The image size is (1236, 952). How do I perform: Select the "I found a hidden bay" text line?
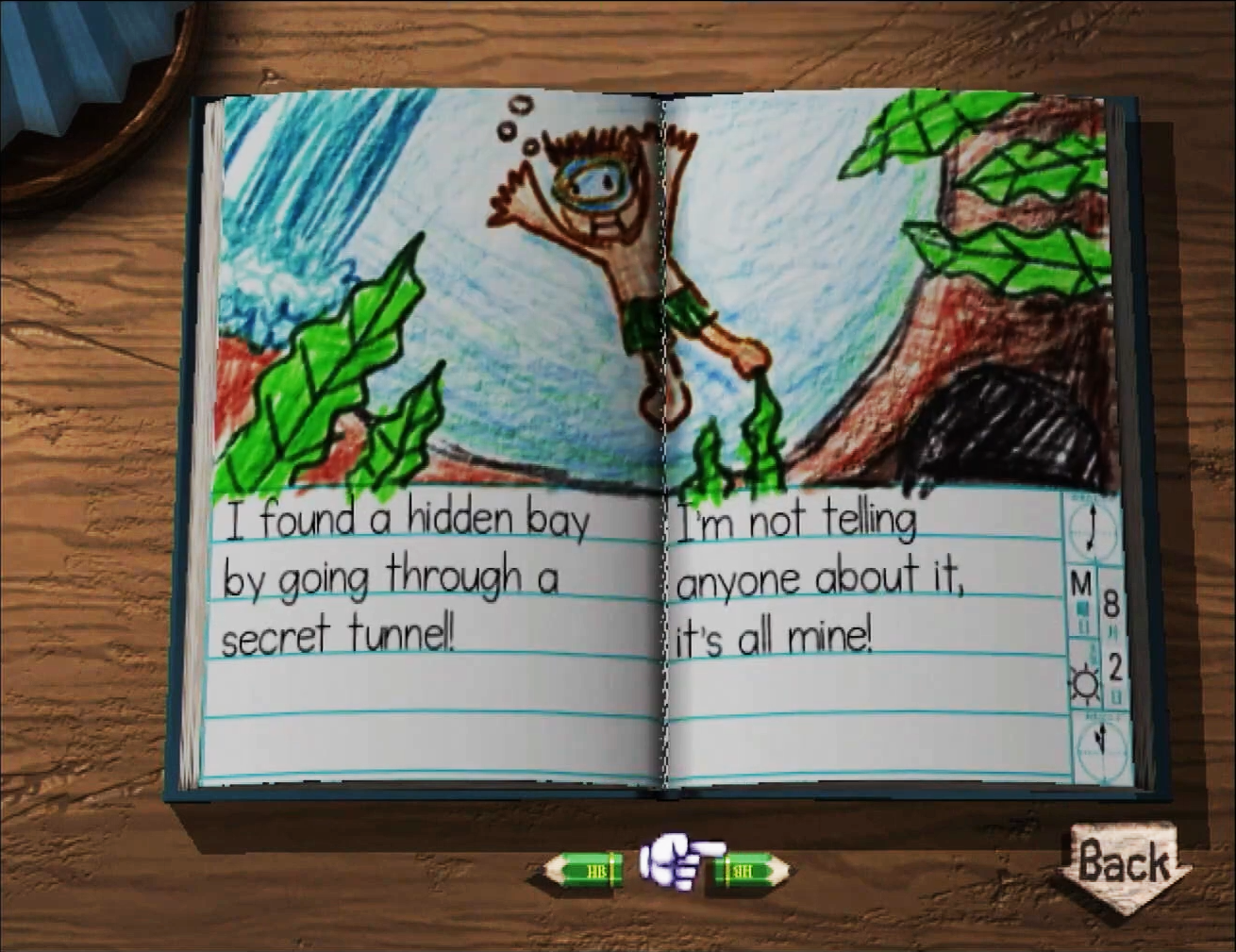pos(406,517)
